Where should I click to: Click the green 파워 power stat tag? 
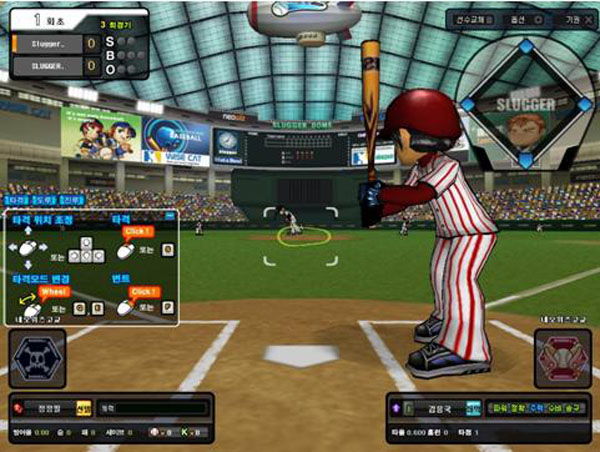(x=497, y=408)
